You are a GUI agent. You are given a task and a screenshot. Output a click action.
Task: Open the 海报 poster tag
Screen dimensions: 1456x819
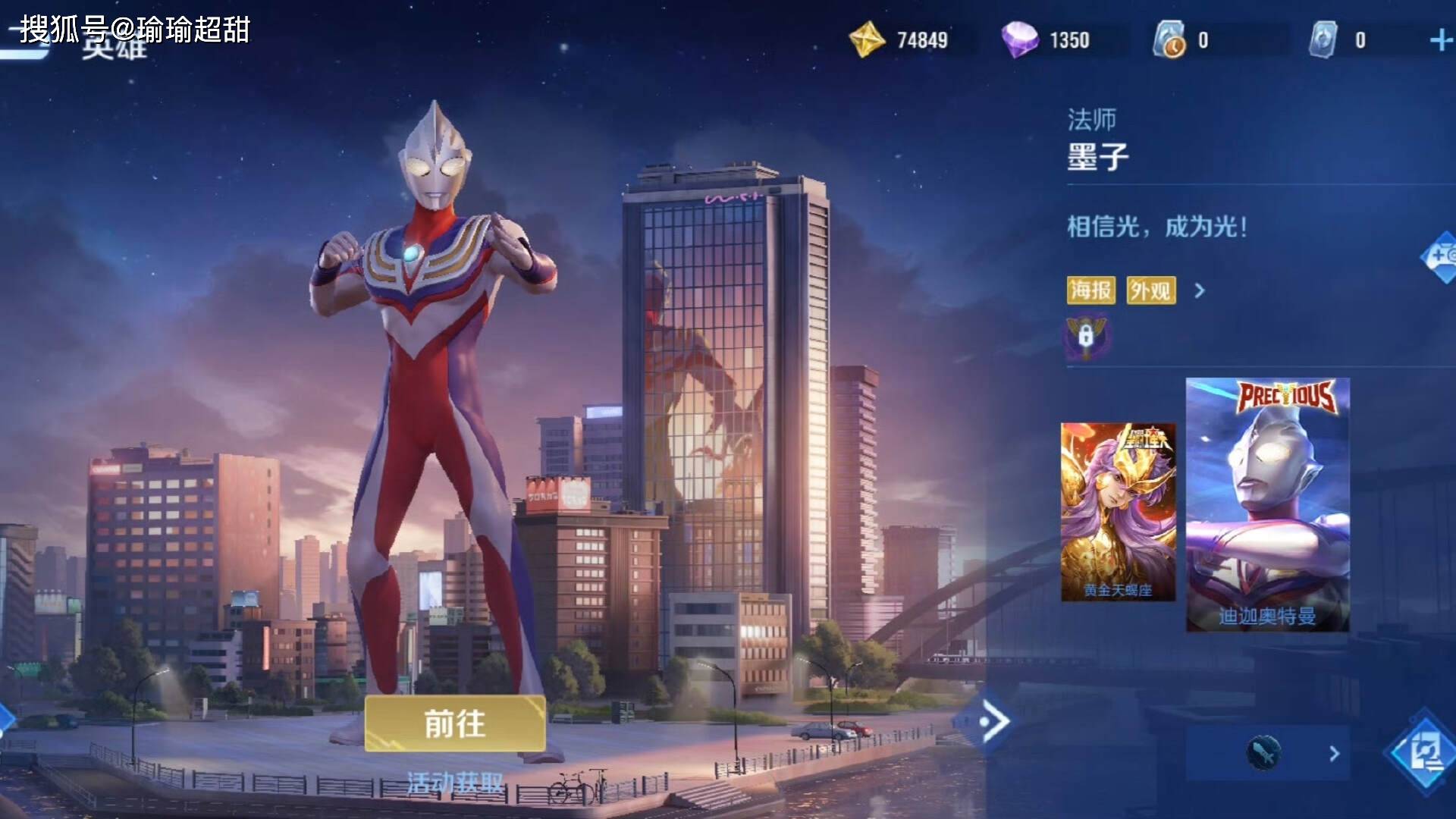tap(1090, 290)
